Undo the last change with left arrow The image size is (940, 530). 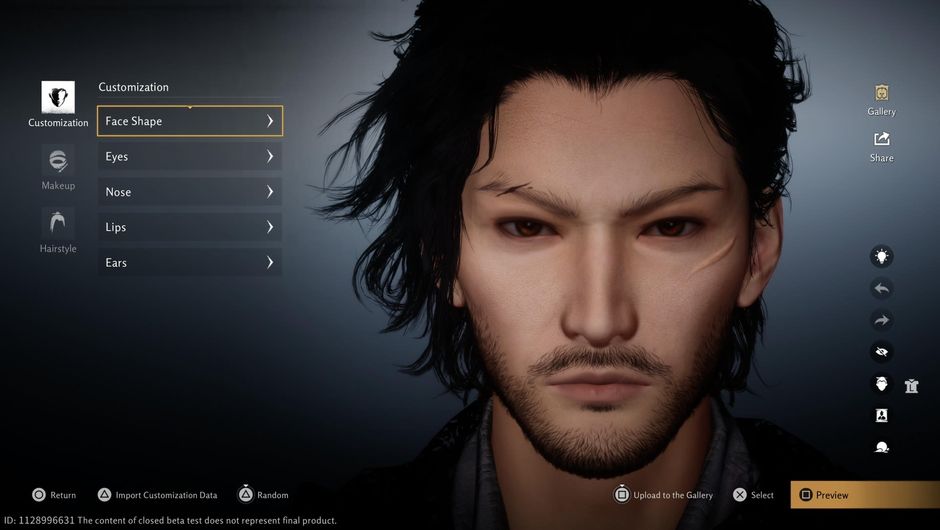(881, 289)
